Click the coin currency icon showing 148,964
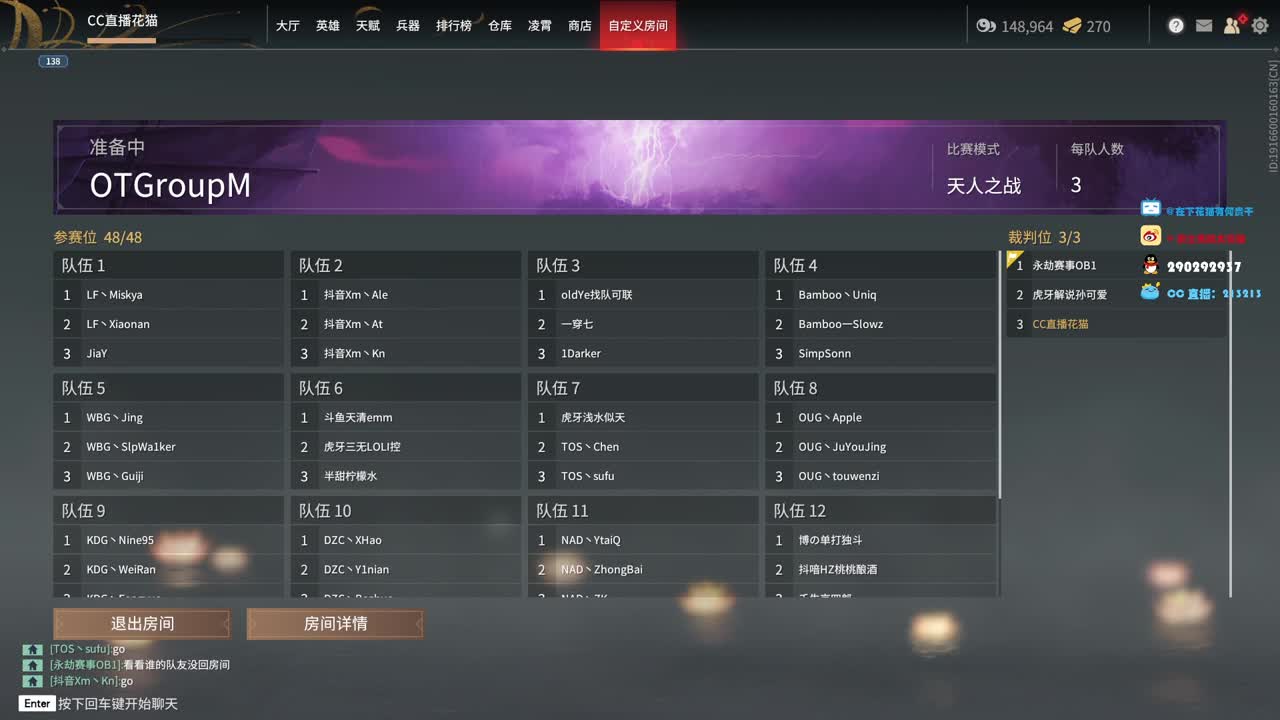1280x720 pixels. coord(985,27)
